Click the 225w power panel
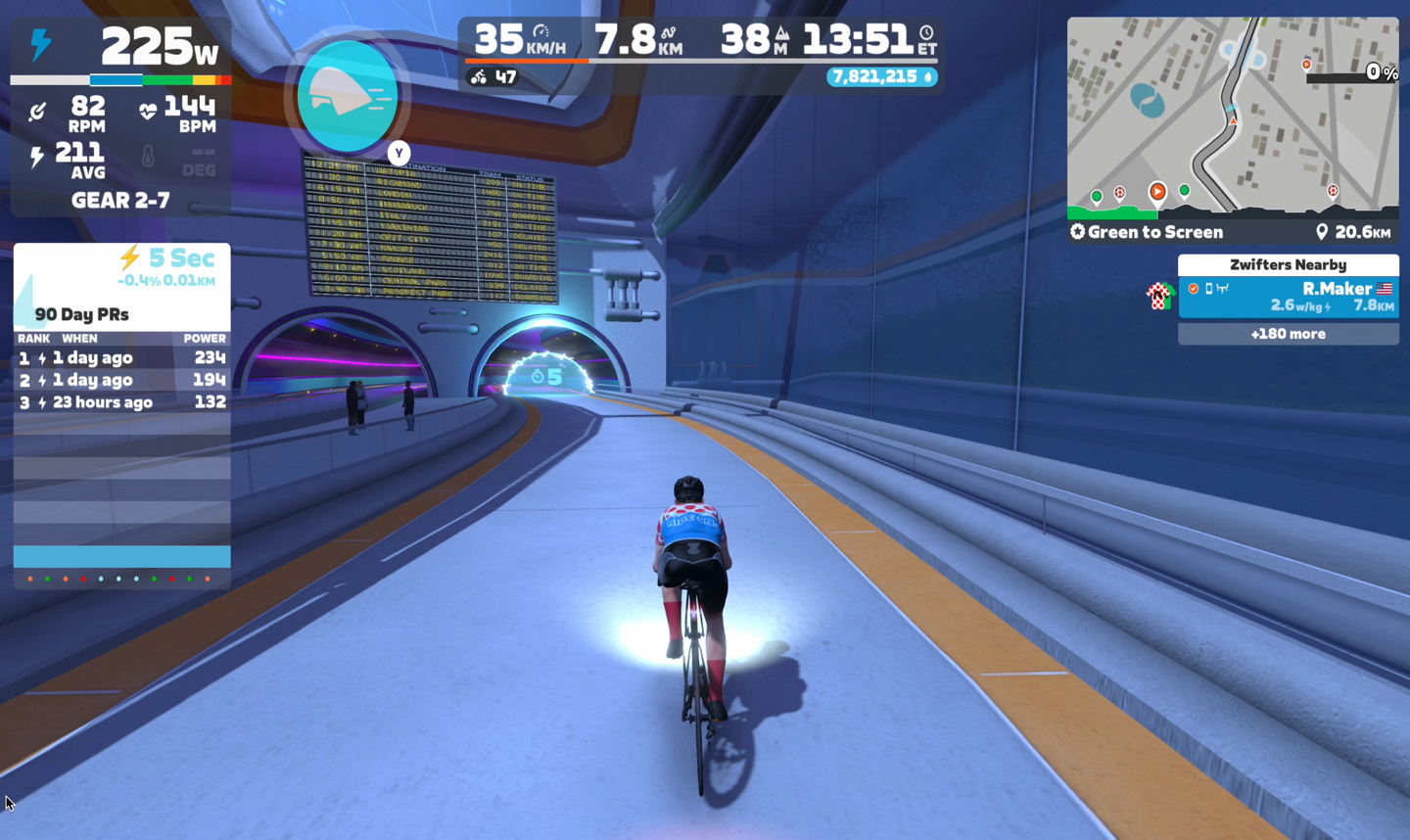 tap(121, 47)
